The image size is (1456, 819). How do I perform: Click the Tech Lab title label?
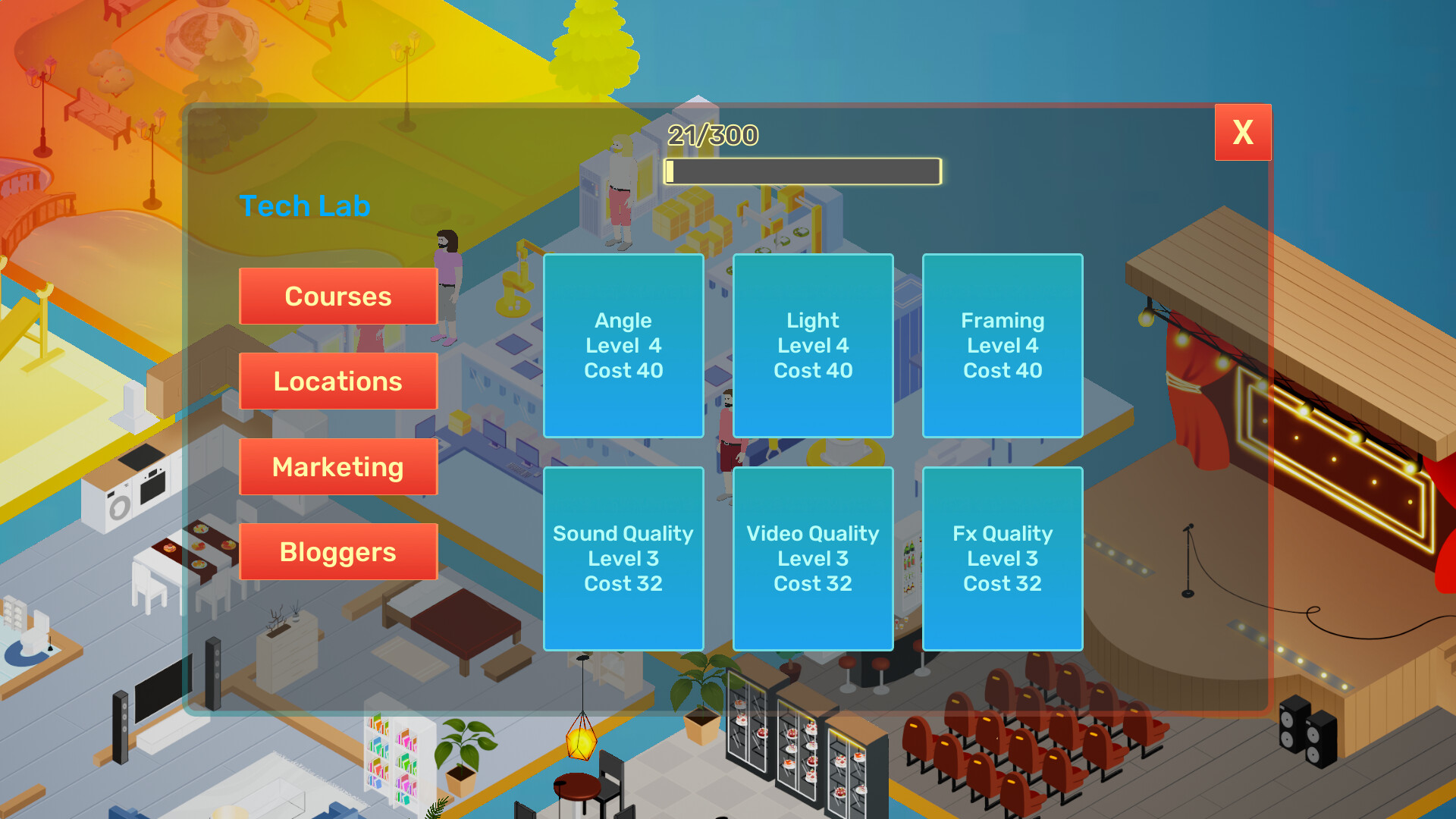(x=305, y=206)
